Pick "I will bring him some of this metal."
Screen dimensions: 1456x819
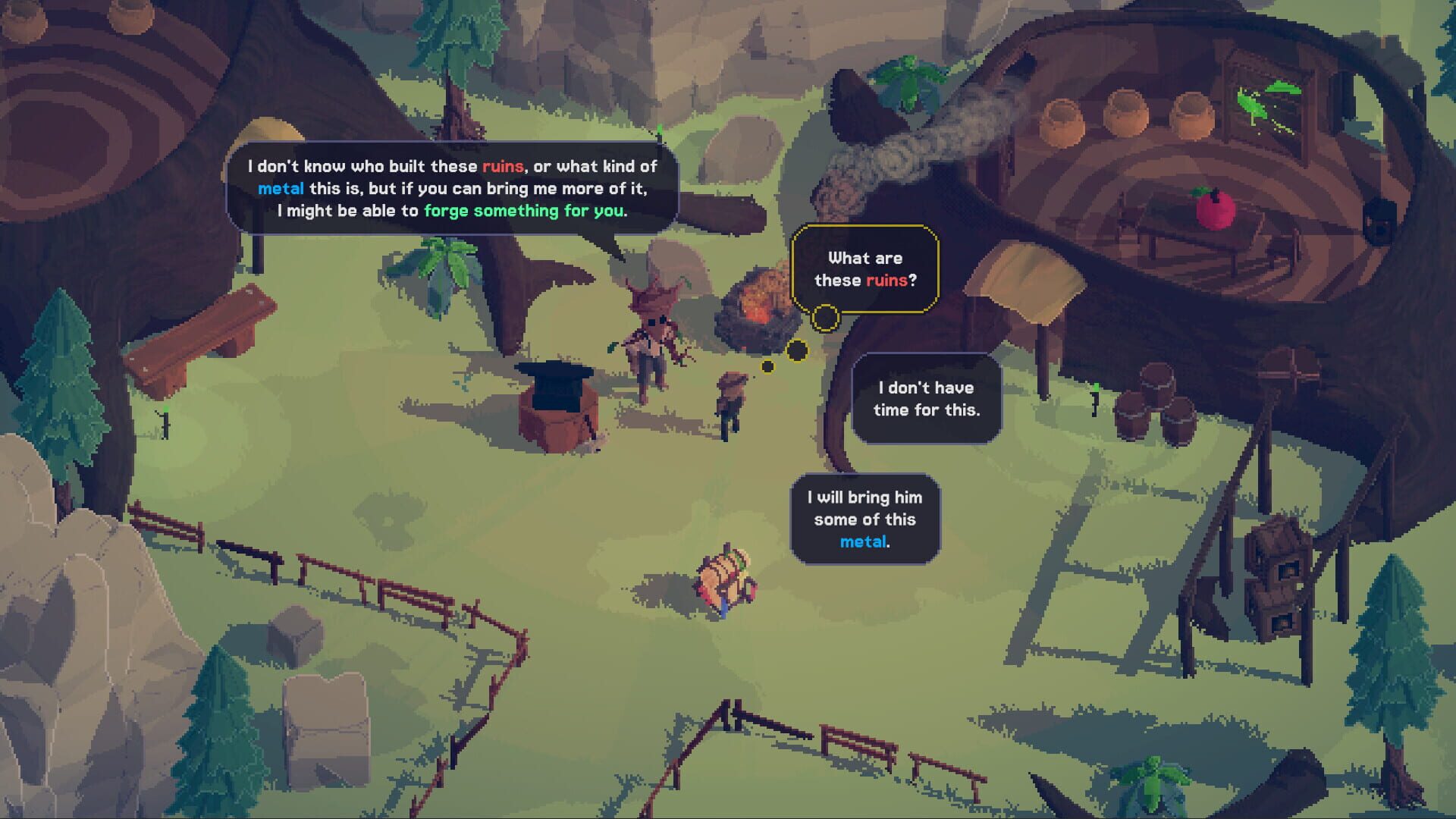(x=864, y=519)
